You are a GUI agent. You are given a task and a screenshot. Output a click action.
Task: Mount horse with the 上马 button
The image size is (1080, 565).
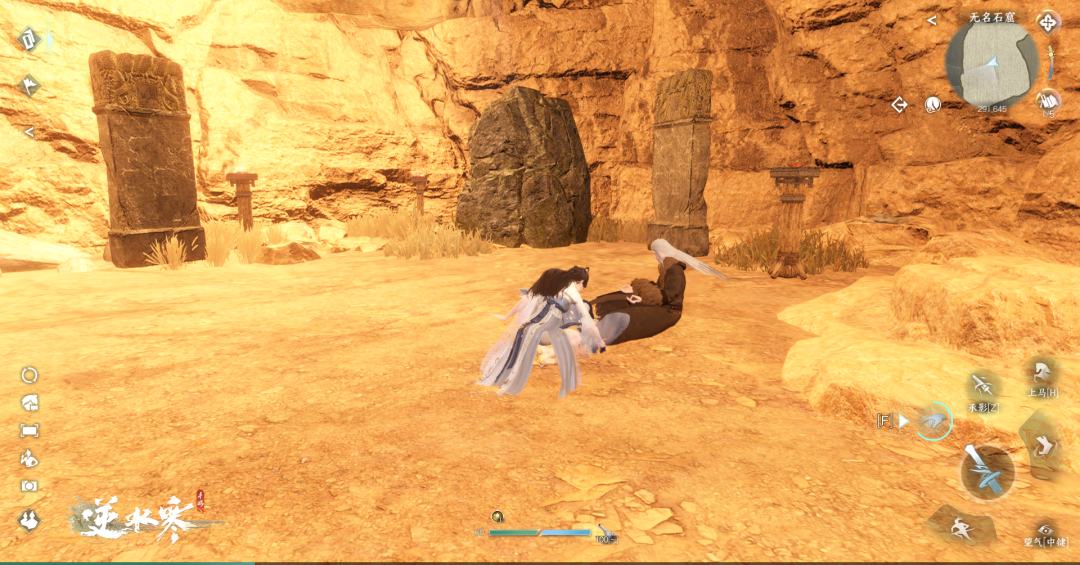coord(1040,375)
